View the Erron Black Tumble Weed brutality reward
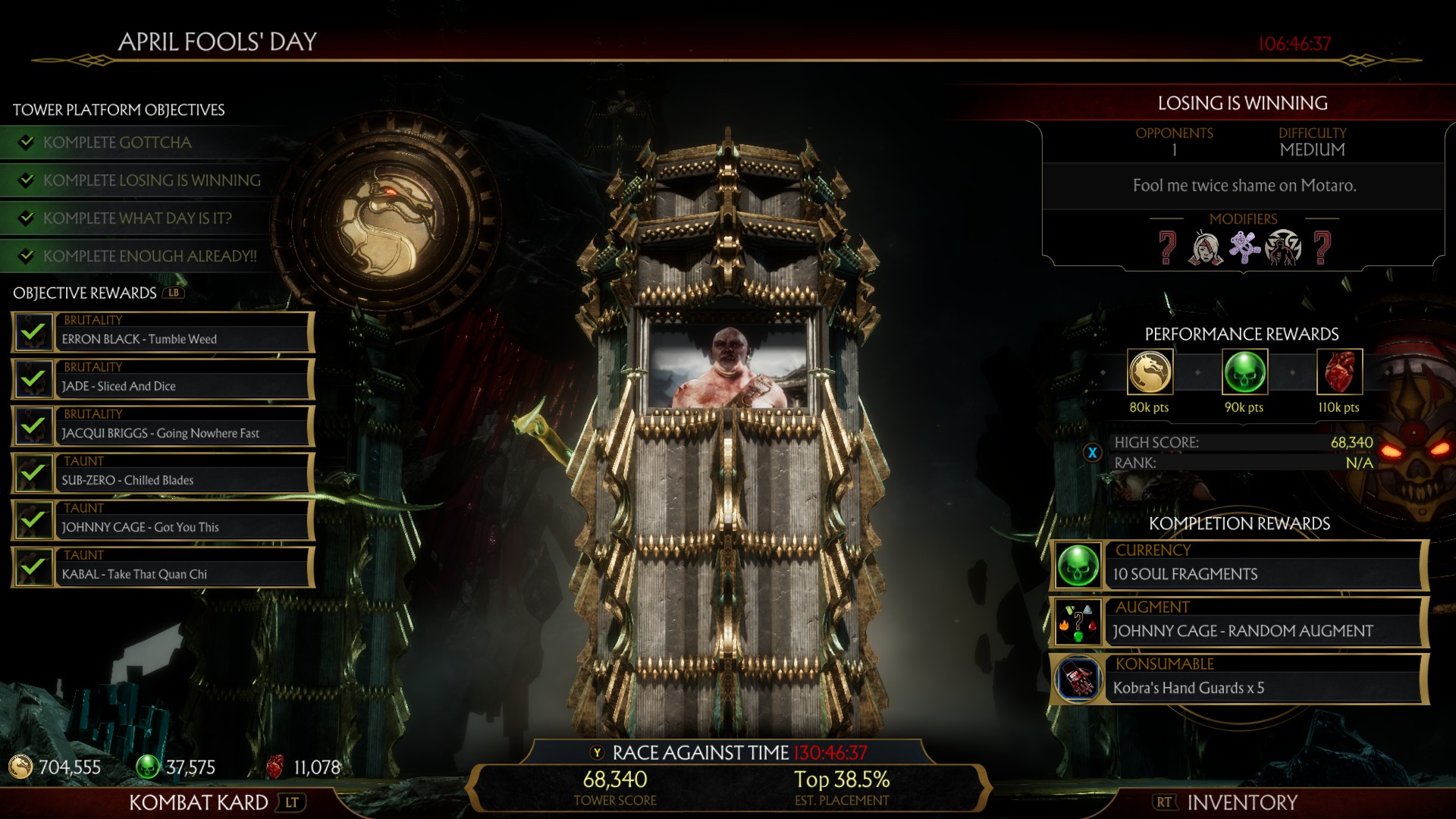Image resolution: width=1456 pixels, height=819 pixels. 163,332
